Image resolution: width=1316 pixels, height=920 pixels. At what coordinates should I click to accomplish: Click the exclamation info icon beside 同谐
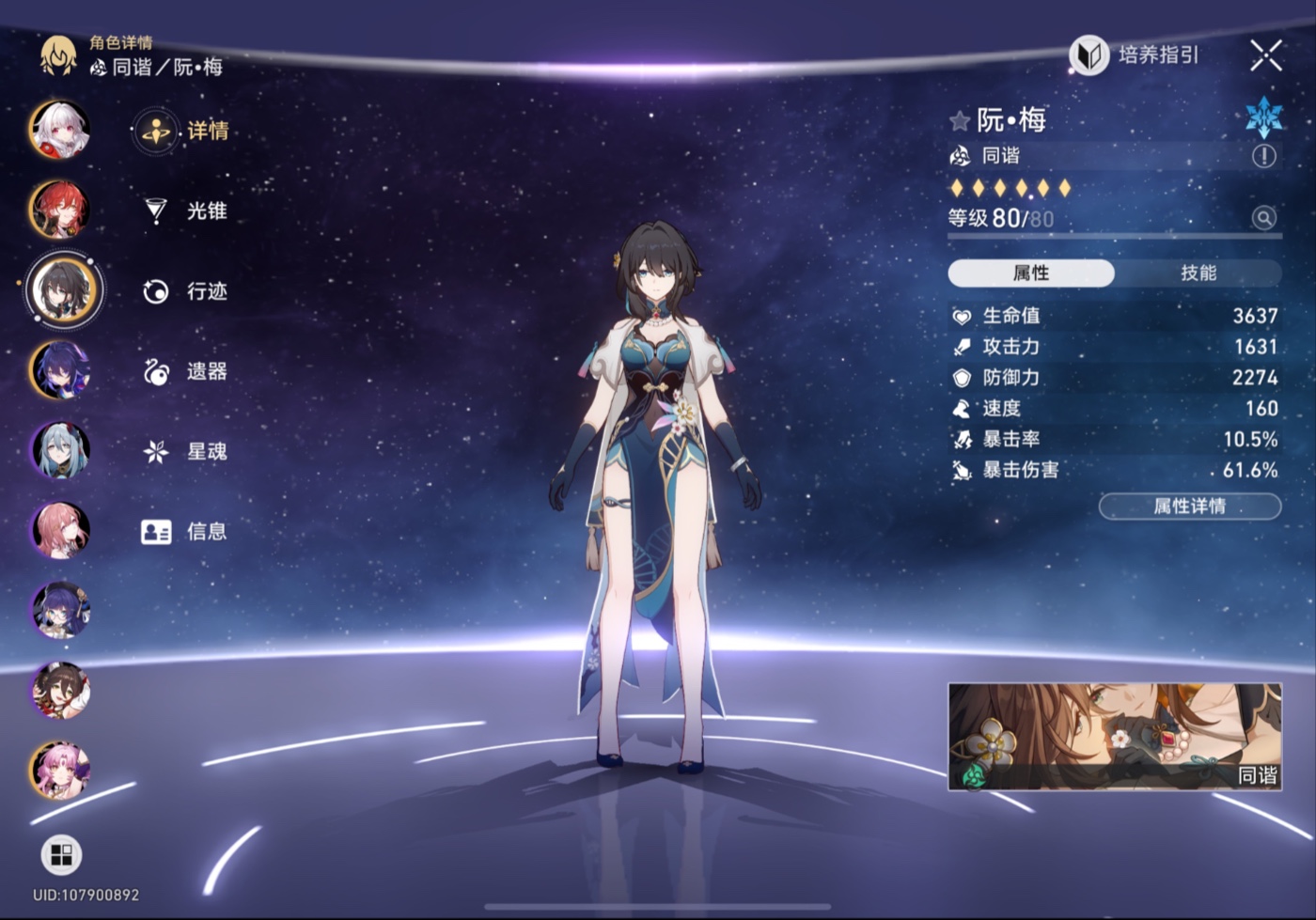[x=1264, y=156]
